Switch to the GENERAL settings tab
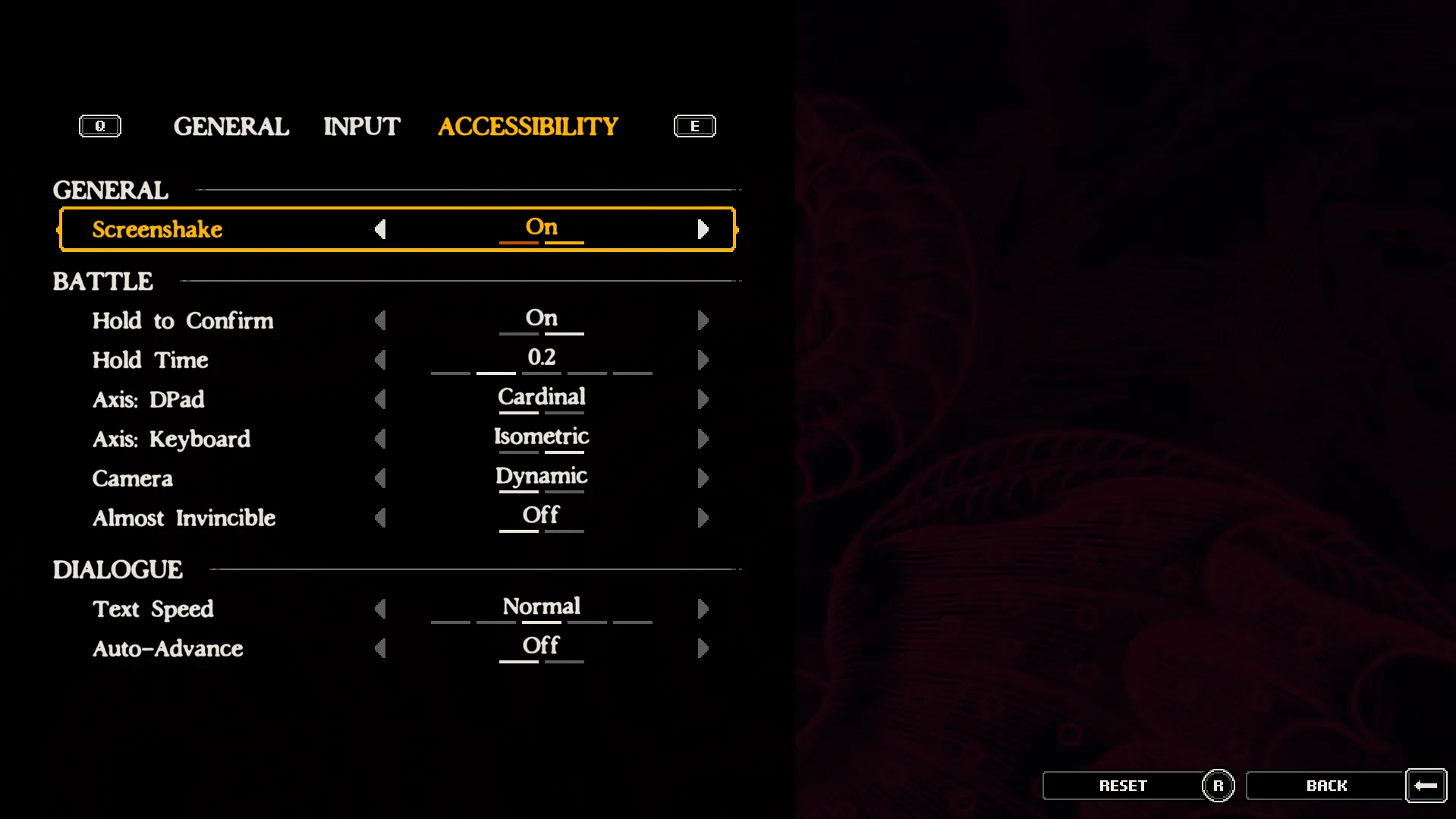This screenshot has height=819, width=1456. [x=231, y=126]
